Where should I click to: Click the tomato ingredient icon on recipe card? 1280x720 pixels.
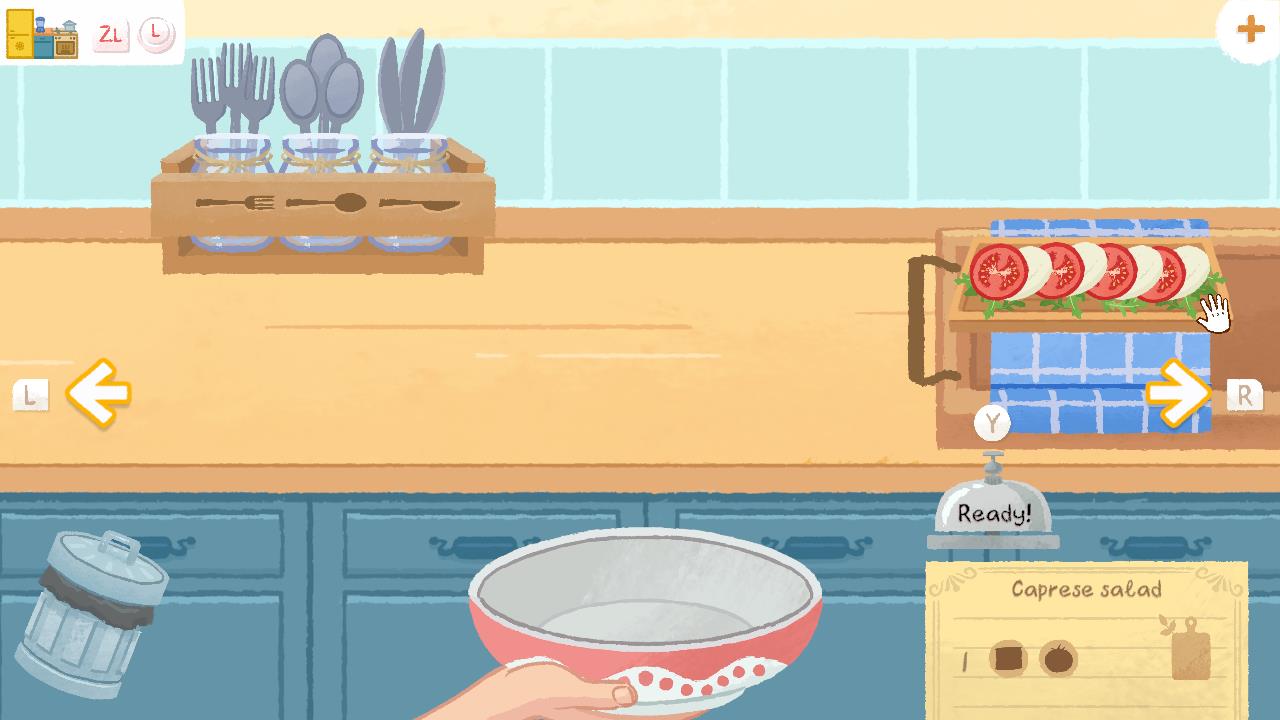pos(1057,657)
